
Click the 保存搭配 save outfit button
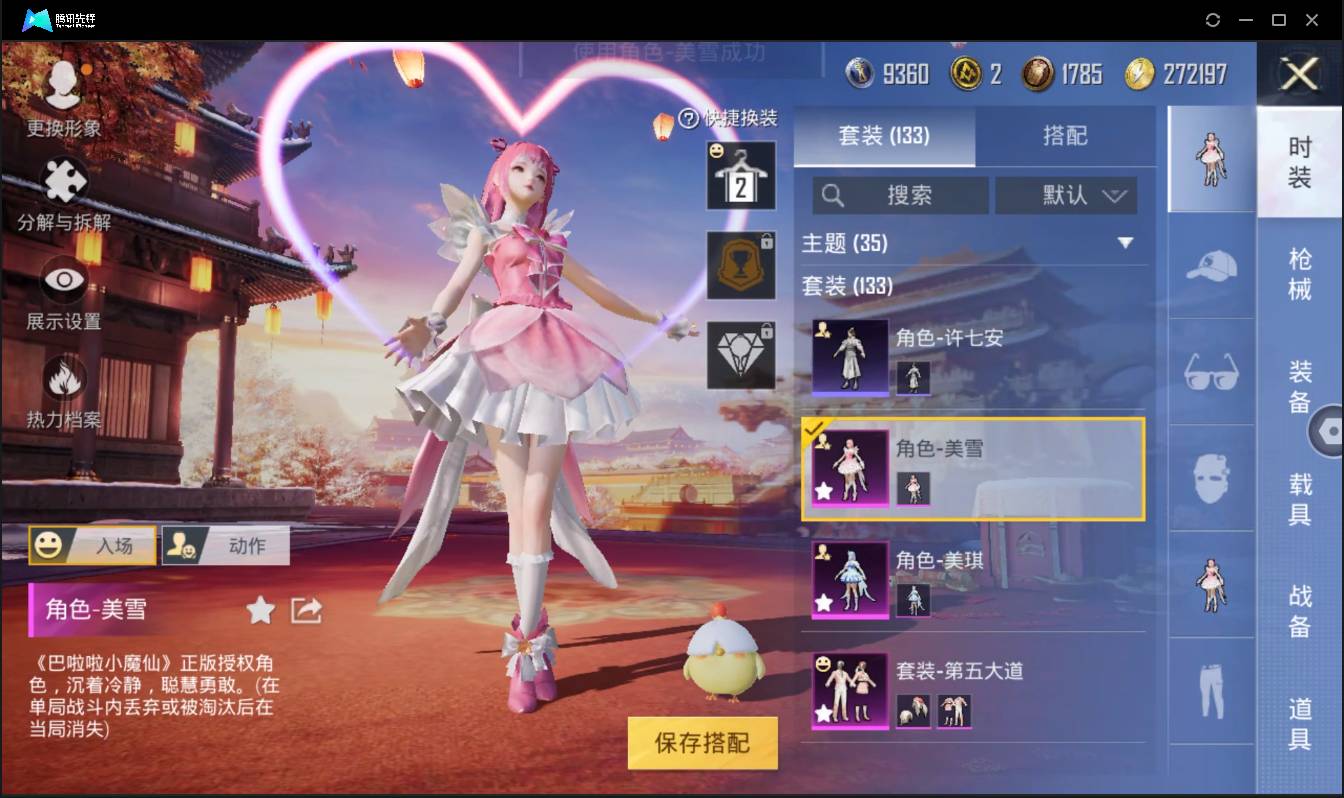click(702, 744)
